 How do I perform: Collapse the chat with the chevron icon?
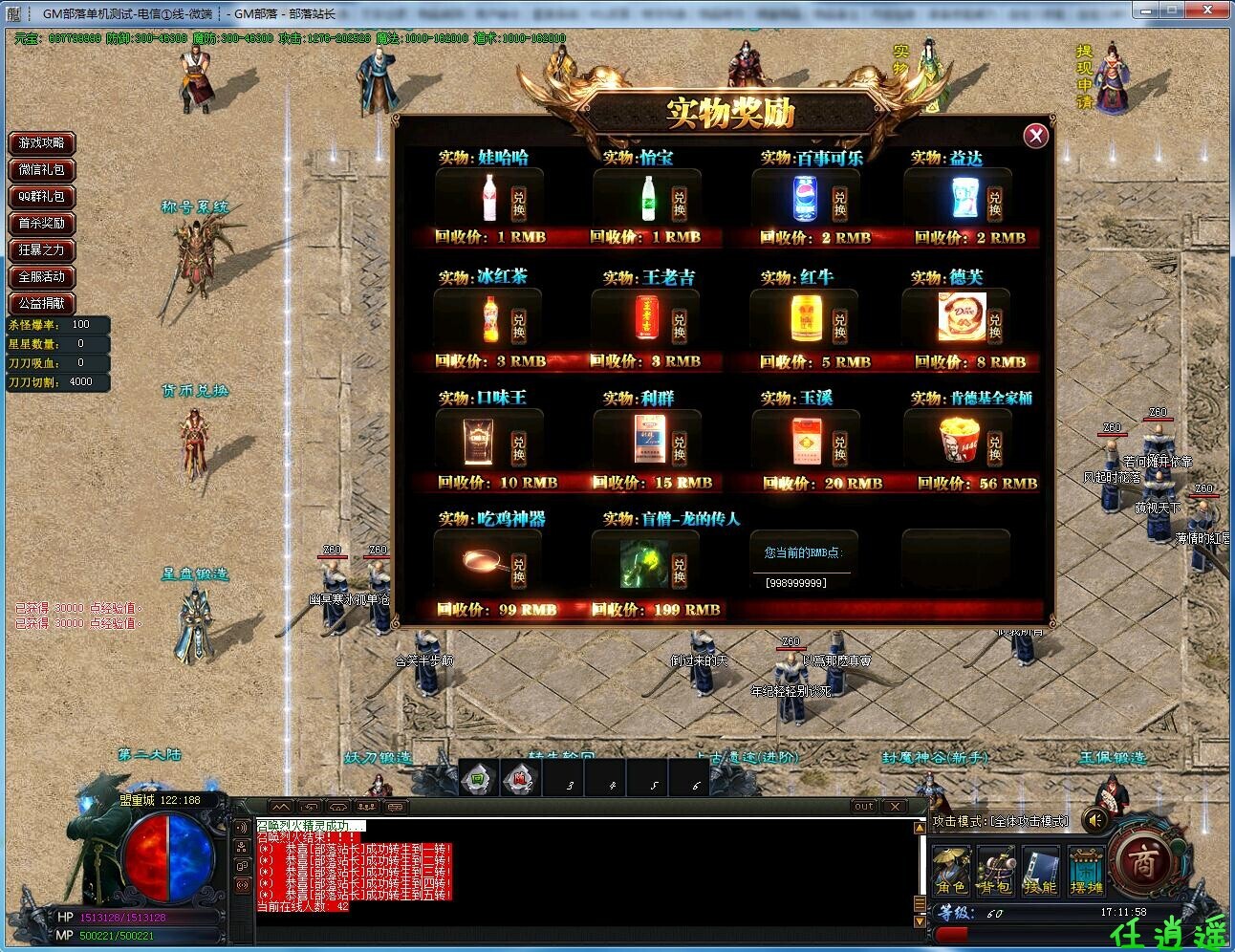(x=279, y=807)
